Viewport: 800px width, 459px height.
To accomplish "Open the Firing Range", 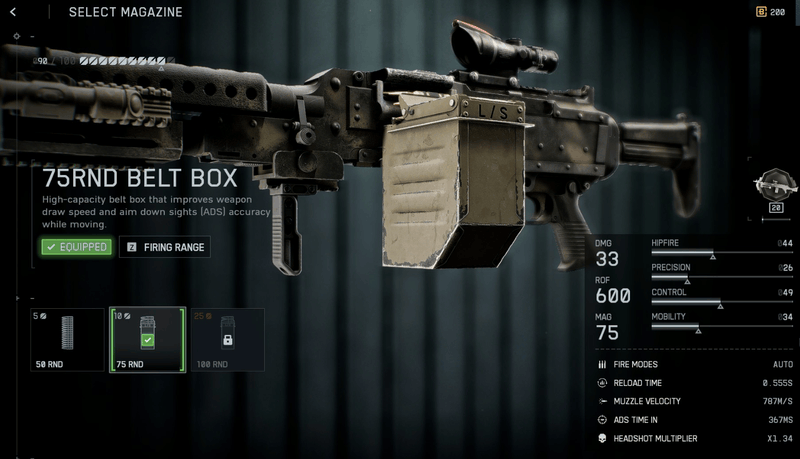I will [x=165, y=247].
